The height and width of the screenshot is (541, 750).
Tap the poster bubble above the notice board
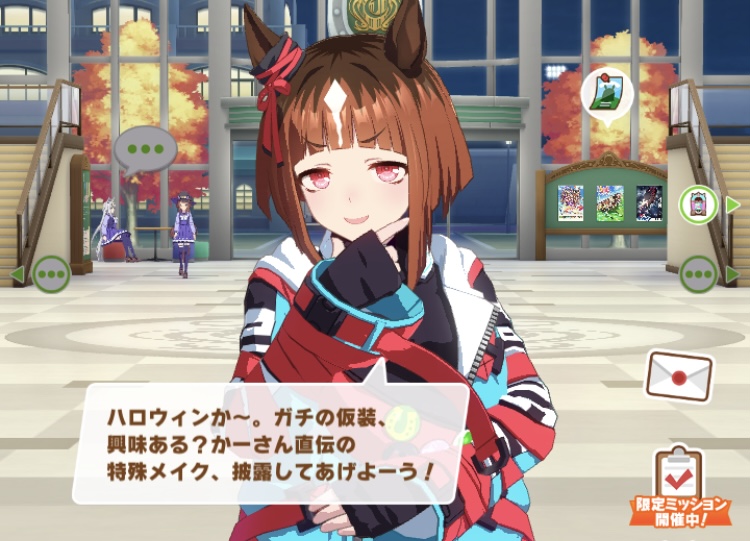(607, 92)
